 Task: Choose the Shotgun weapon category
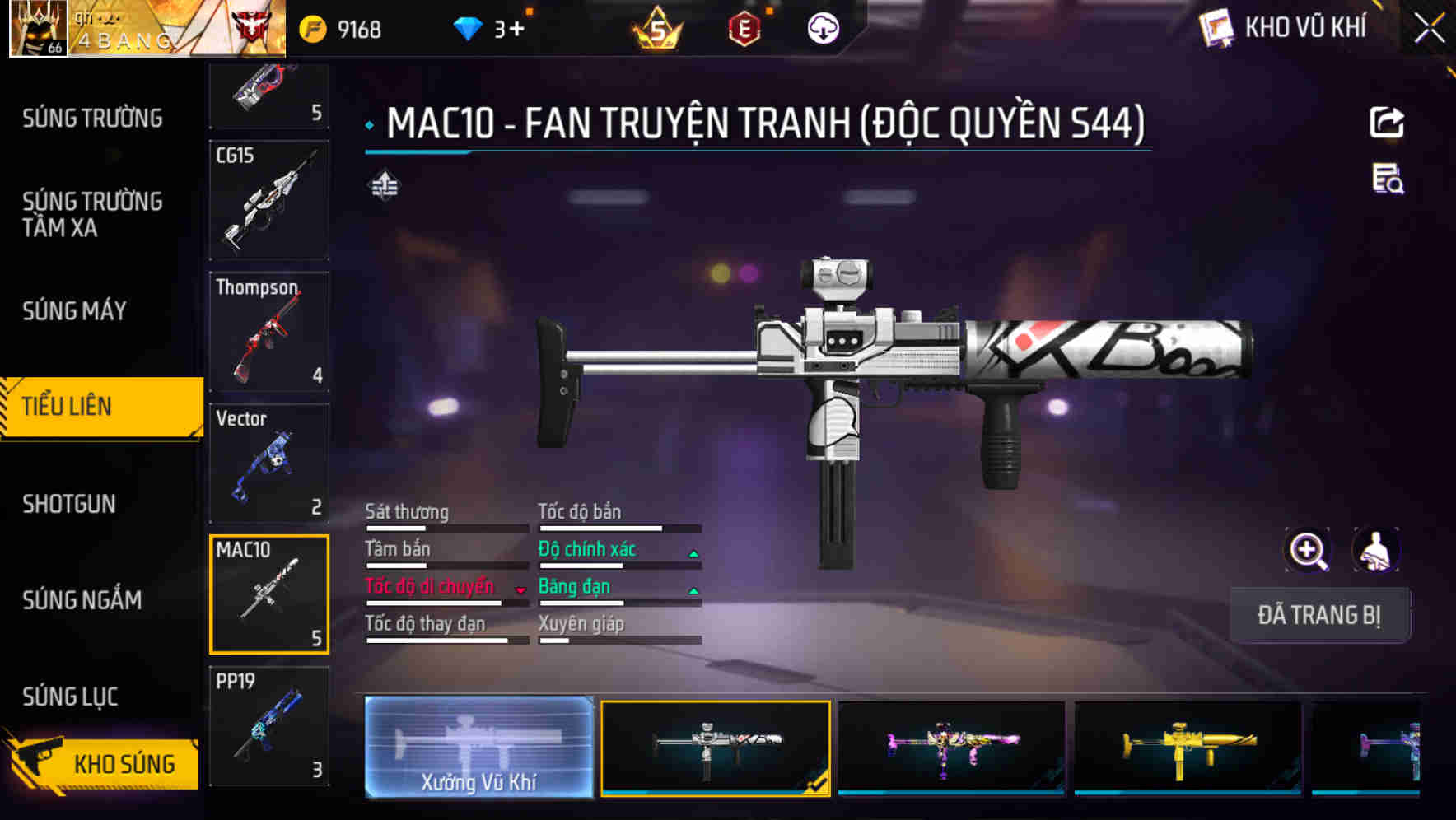[x=69, y=504]
